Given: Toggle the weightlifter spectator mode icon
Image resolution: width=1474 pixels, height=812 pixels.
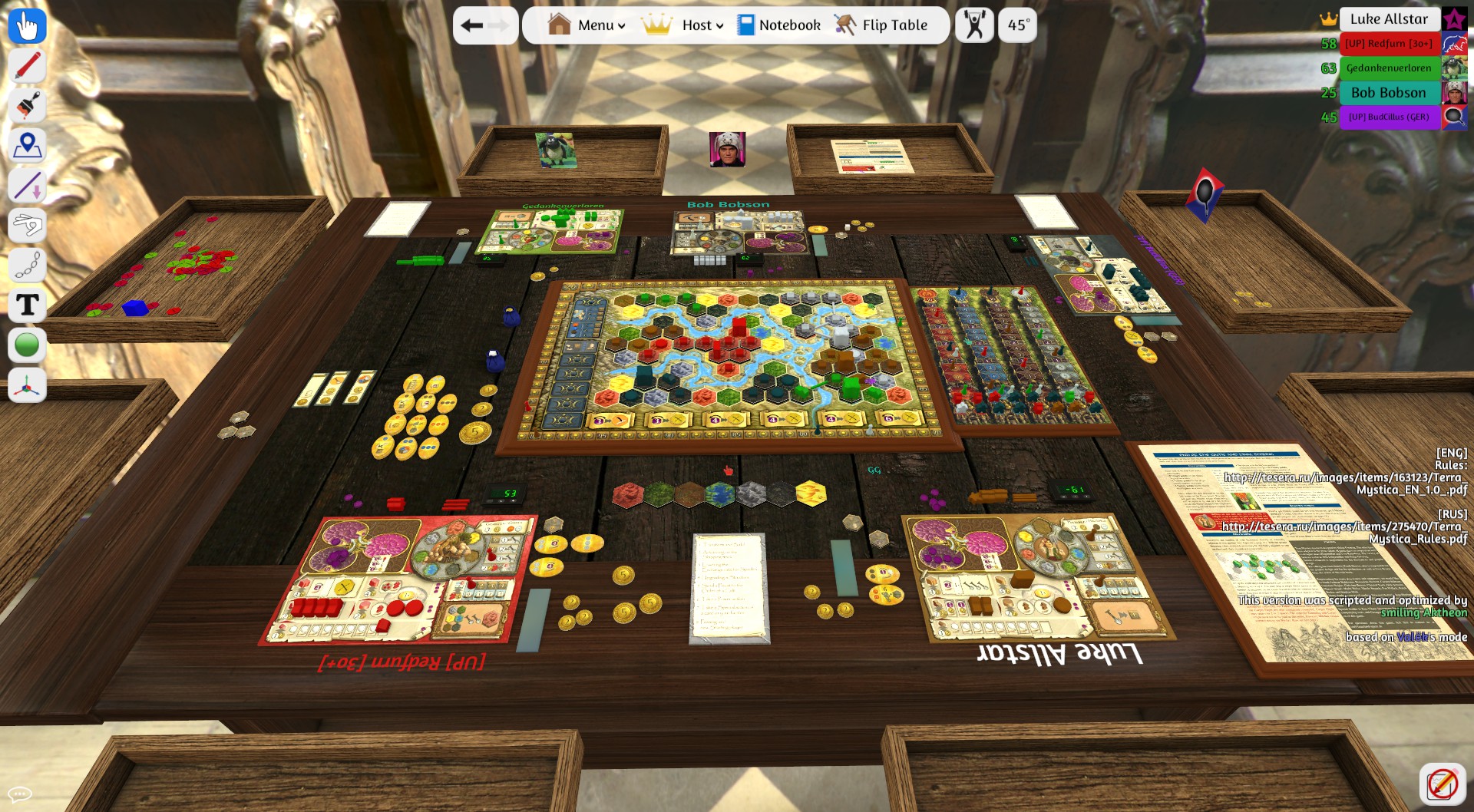Looking at the screenshot, I should (x=973, y=25).
